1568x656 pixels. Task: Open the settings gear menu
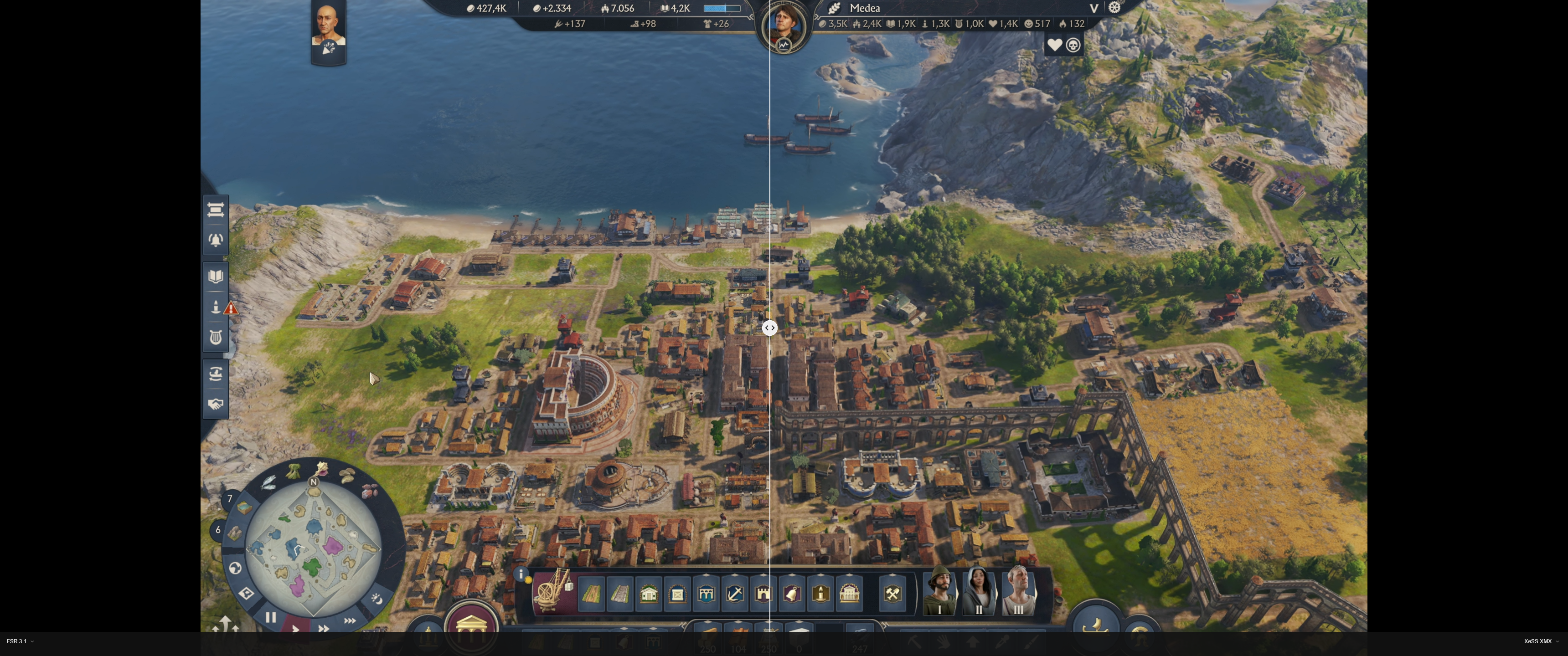[x=1114, y=8]
